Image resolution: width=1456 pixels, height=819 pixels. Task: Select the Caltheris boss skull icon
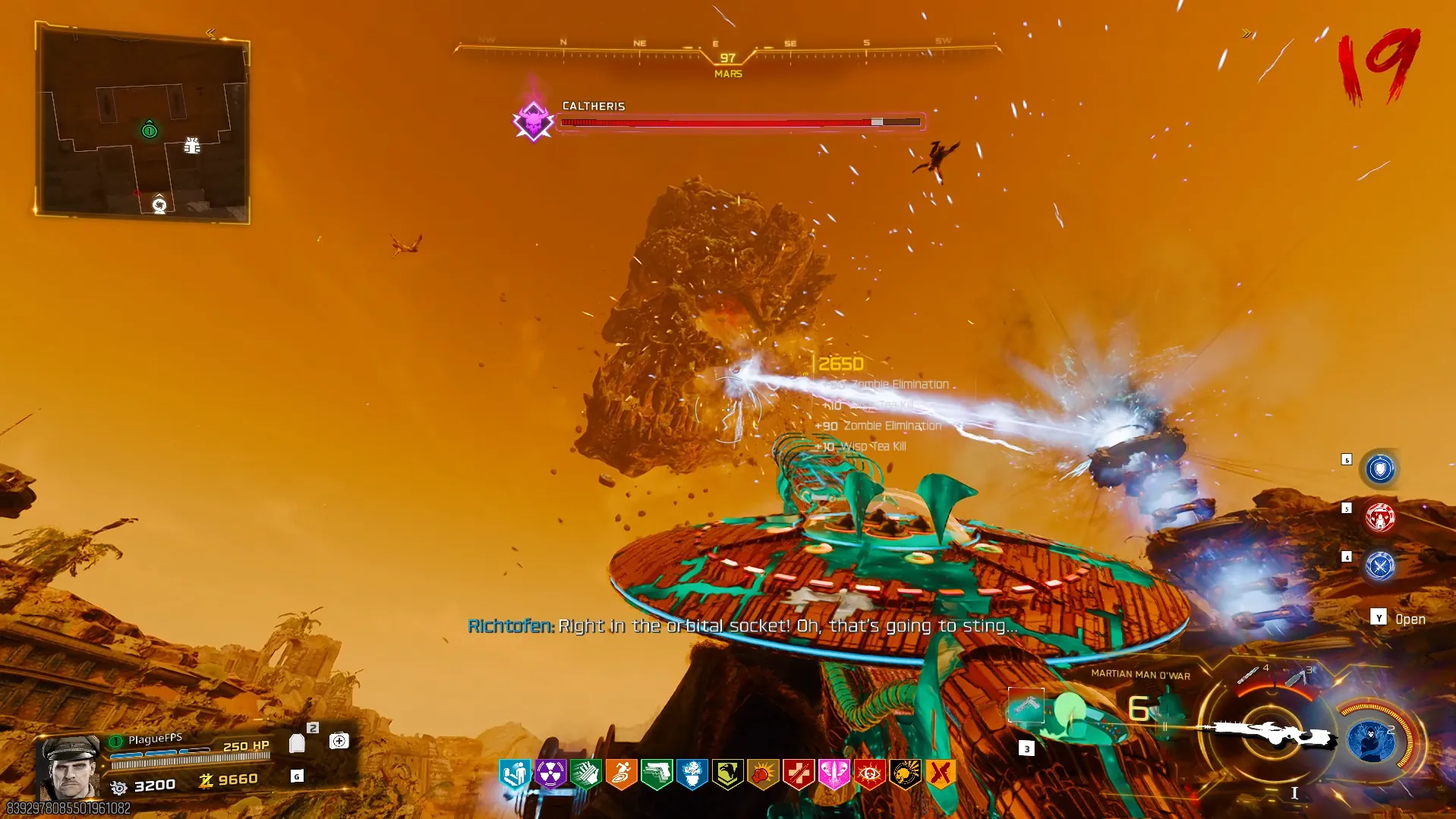pyautogui.click(x=533, y=121)
